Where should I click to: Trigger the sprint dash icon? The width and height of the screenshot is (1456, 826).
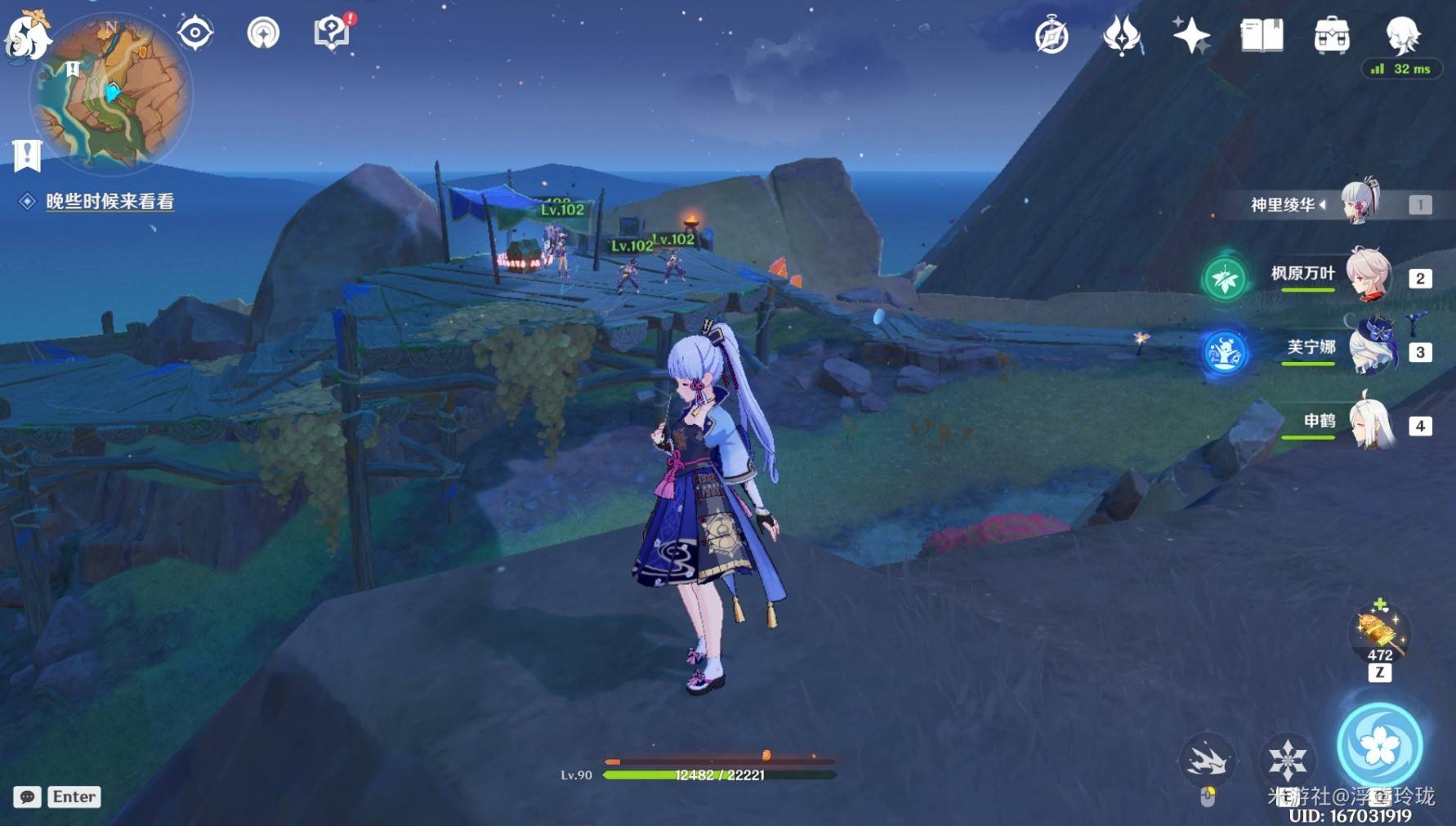click(x=1207, y=761)
